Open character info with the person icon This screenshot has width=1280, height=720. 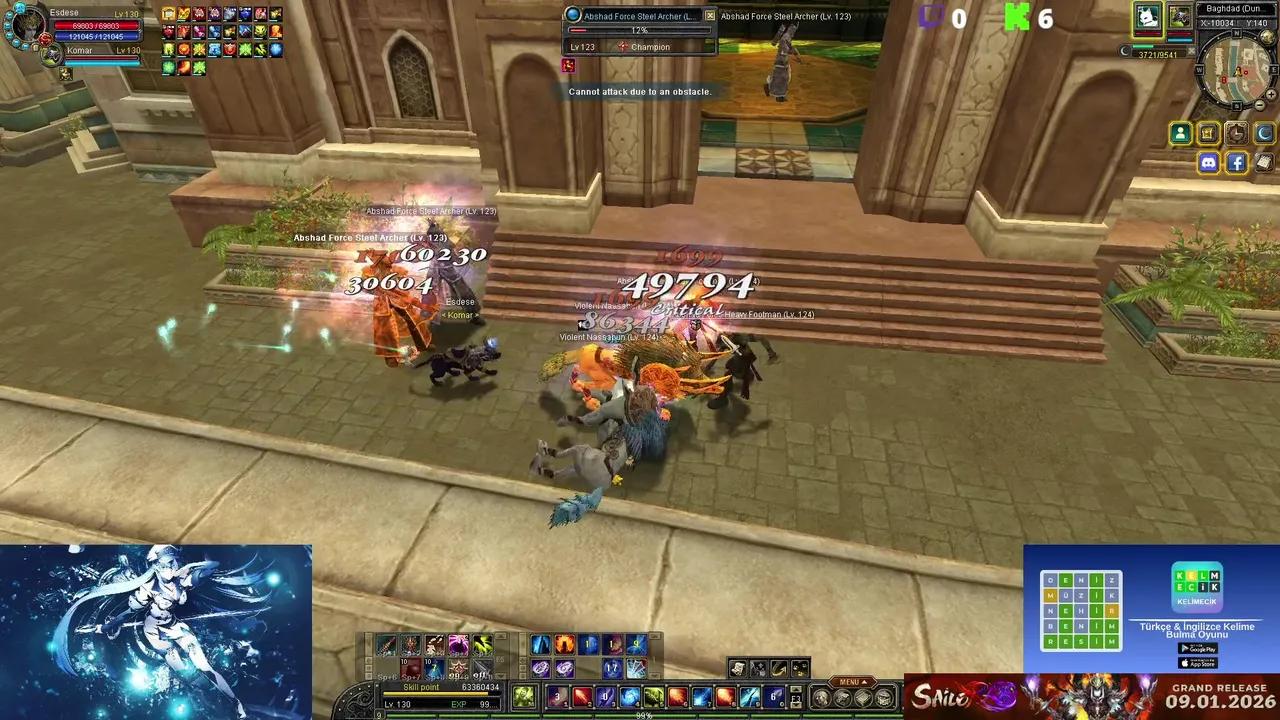(1180, 133)
